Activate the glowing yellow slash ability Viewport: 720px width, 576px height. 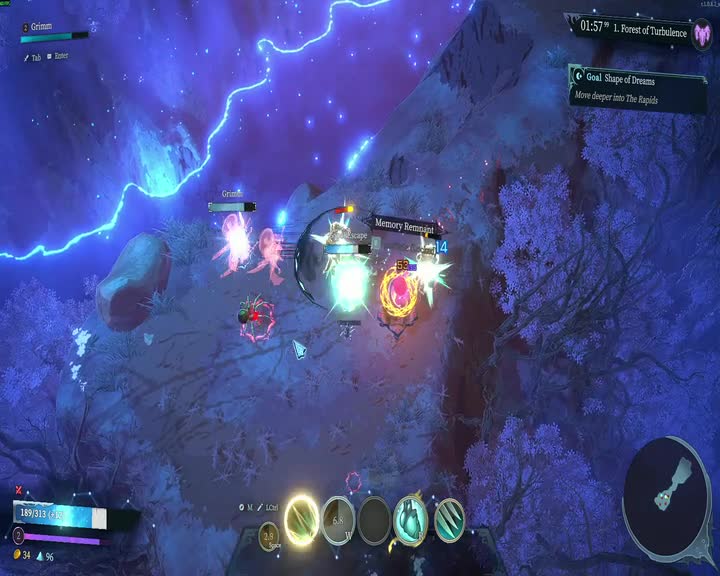point(302,518)
